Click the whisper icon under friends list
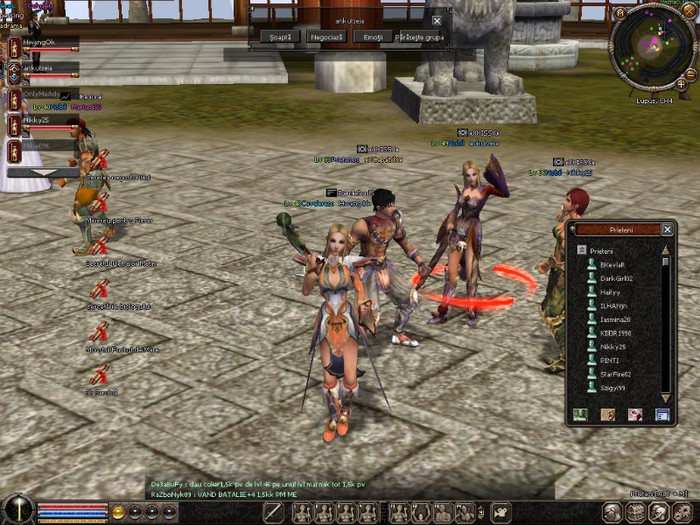Viewport: 700px width, 525px height. point(607,414)
